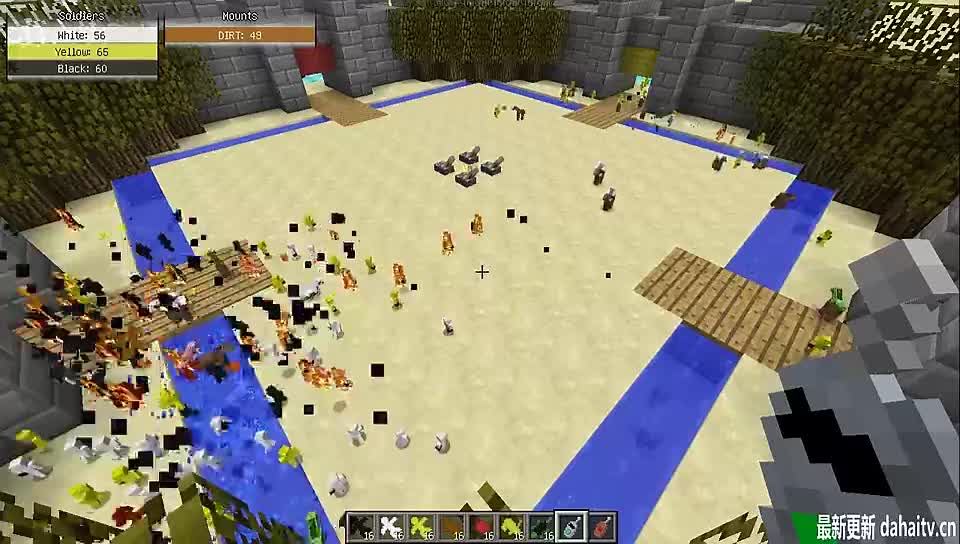
Task: Select the black clay soldier stack
Action: 361,526
